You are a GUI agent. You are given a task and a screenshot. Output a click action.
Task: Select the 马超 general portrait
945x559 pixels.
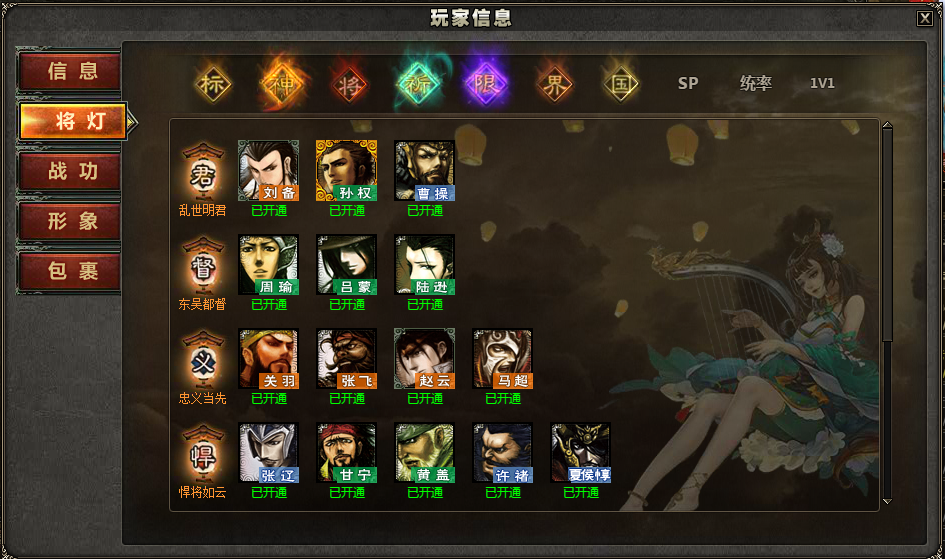502,359
